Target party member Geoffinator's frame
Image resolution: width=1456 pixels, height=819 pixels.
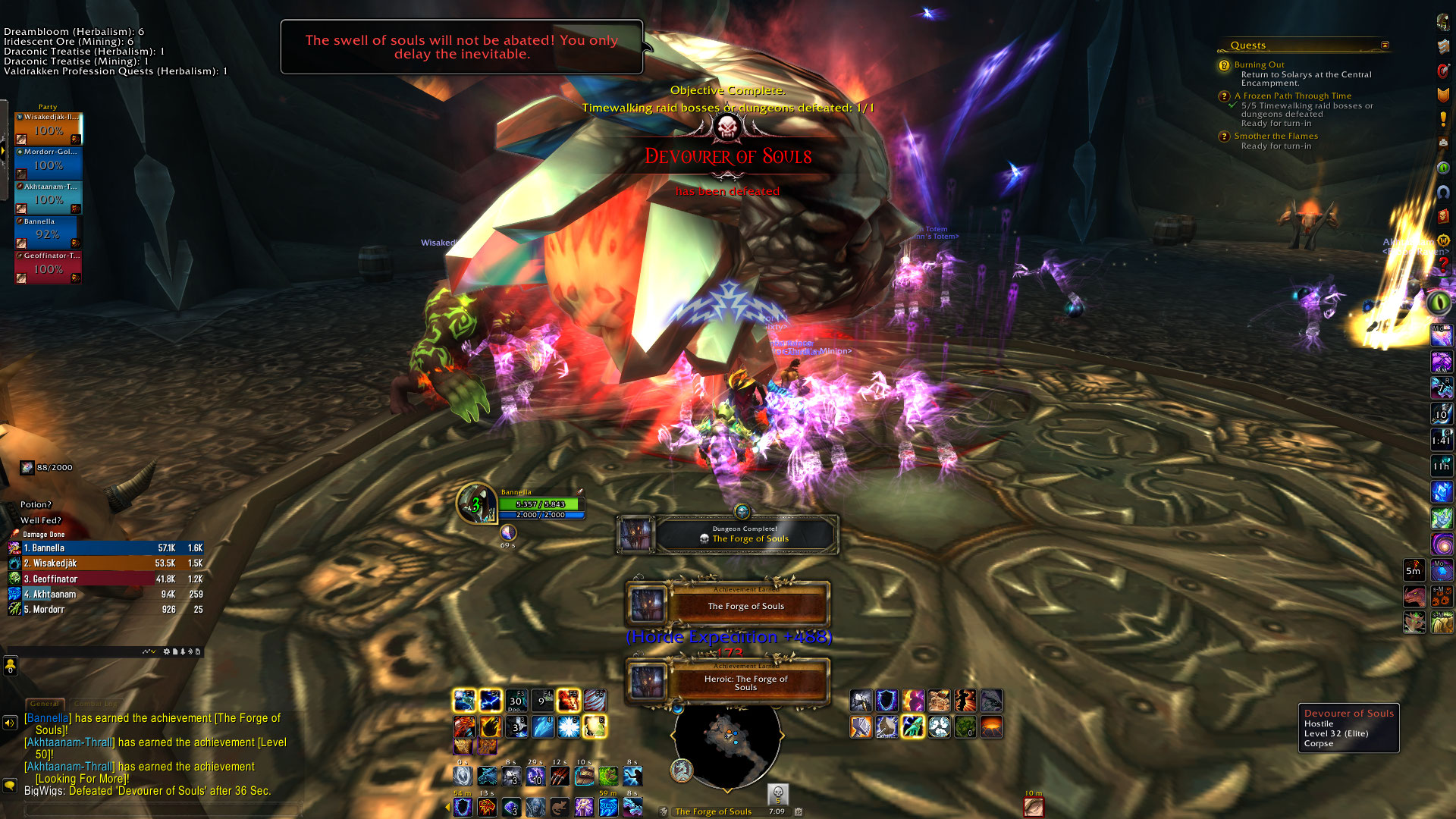coord(48,268)
